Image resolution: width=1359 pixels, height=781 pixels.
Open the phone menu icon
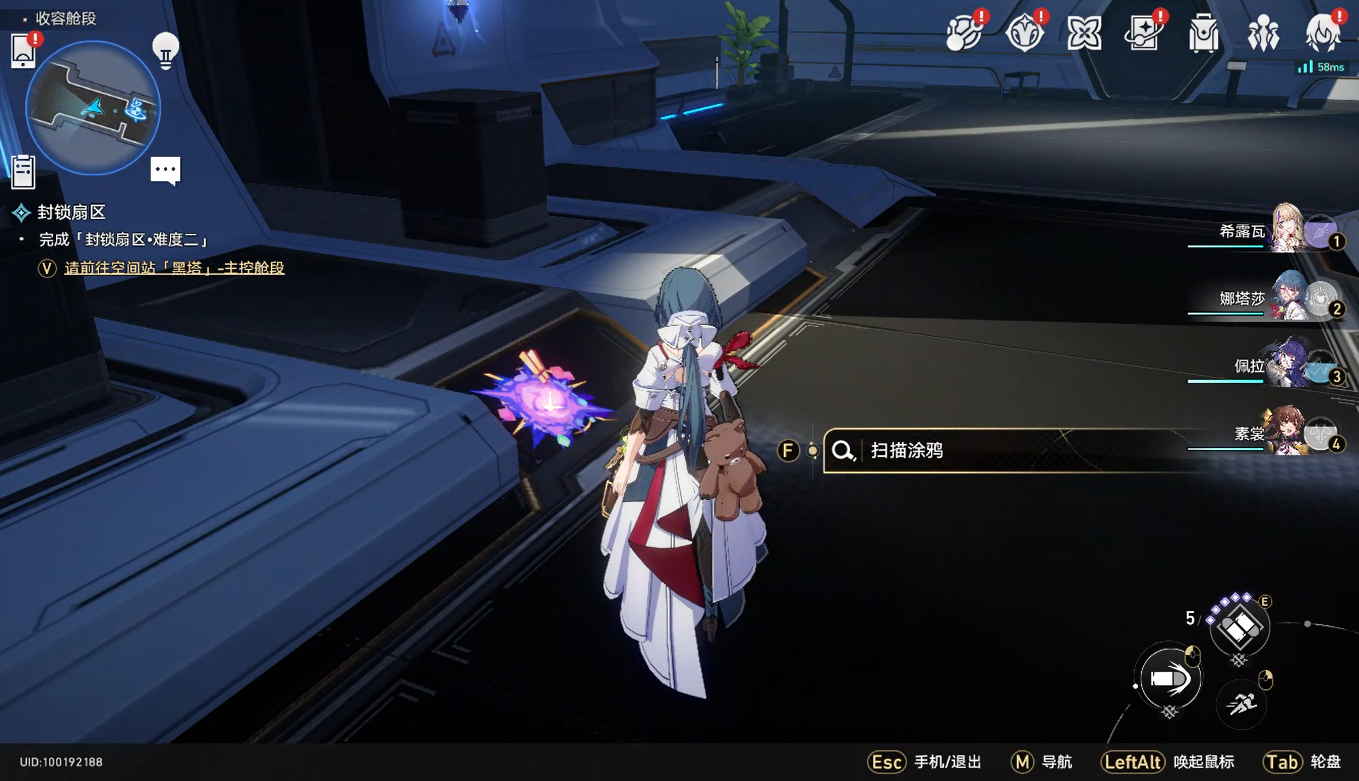(x=23, y=50)
